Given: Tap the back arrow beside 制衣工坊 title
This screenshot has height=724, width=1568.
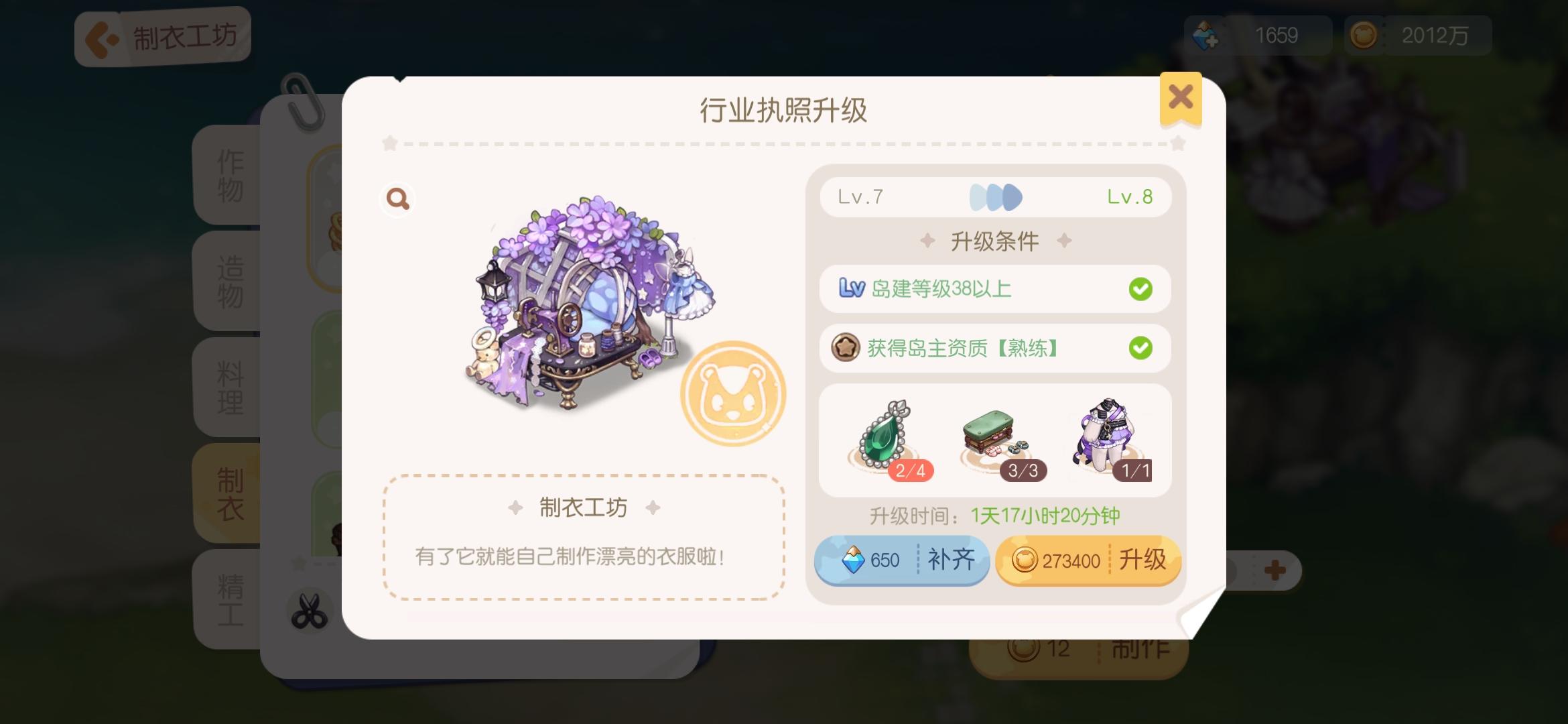Looking at the screenshot, I should coord(101,37).
